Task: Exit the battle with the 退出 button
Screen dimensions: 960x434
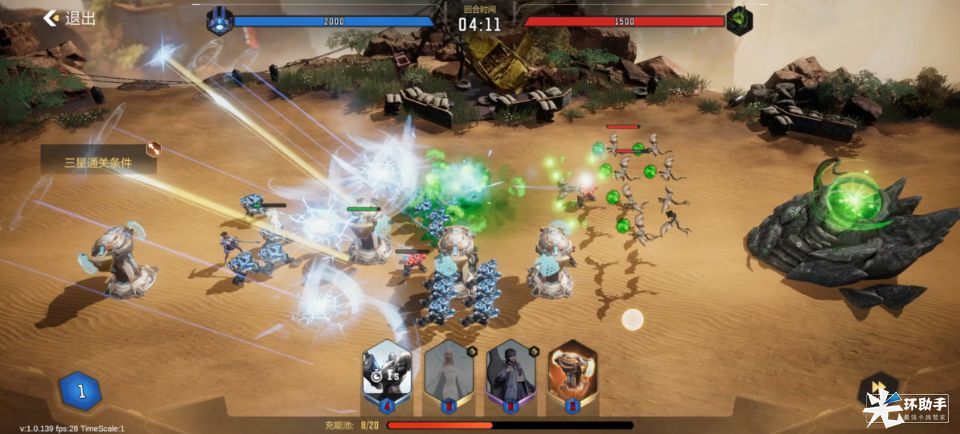Action: point(68,18)
